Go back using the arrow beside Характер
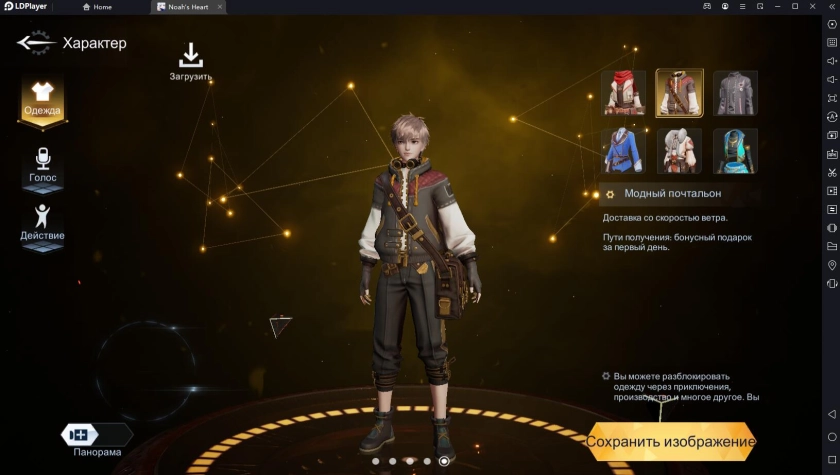This screenshot has height=475, width=840. click(x=35, y=43)
